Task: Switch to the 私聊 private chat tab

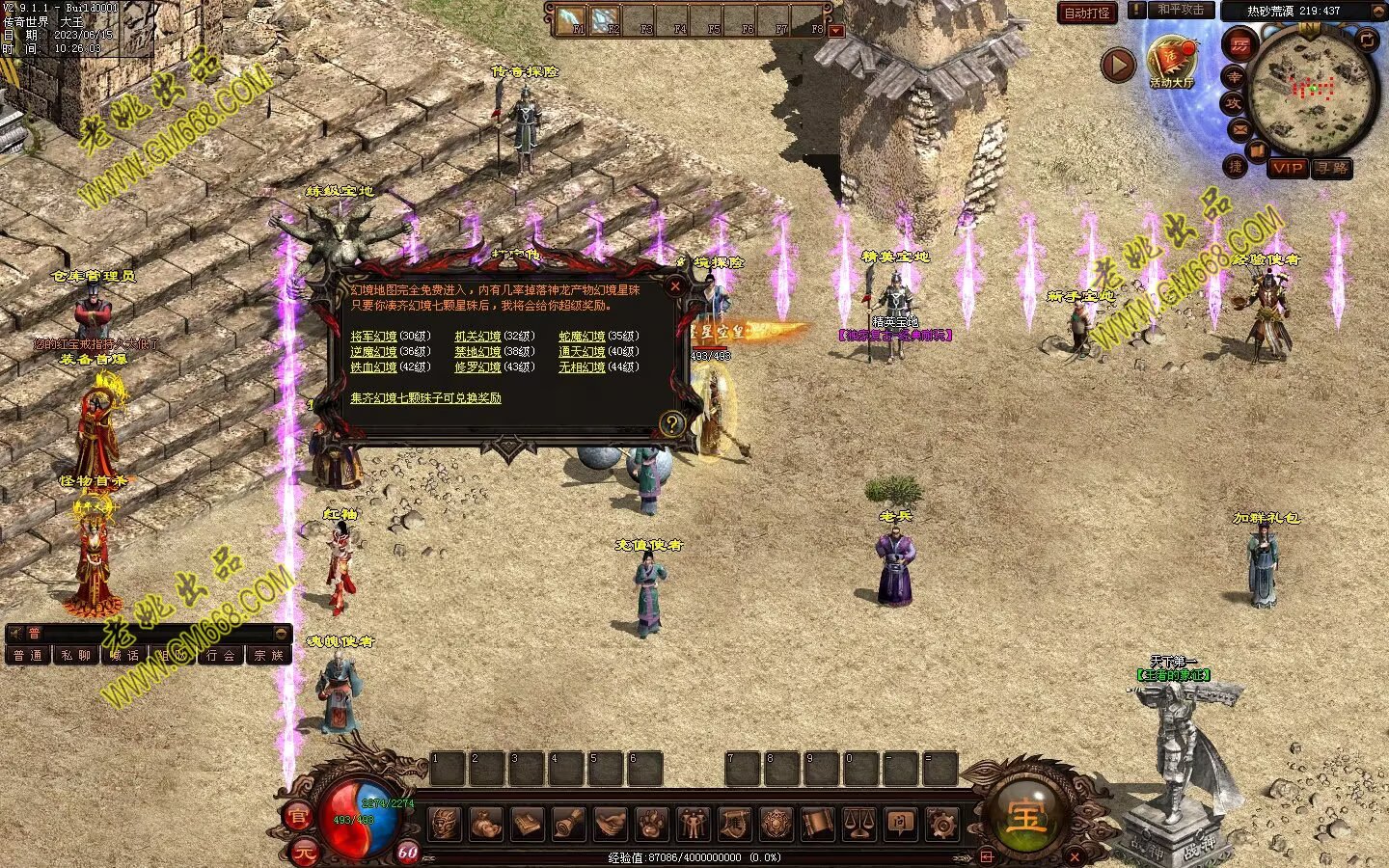Action: [x=75, y=656]
